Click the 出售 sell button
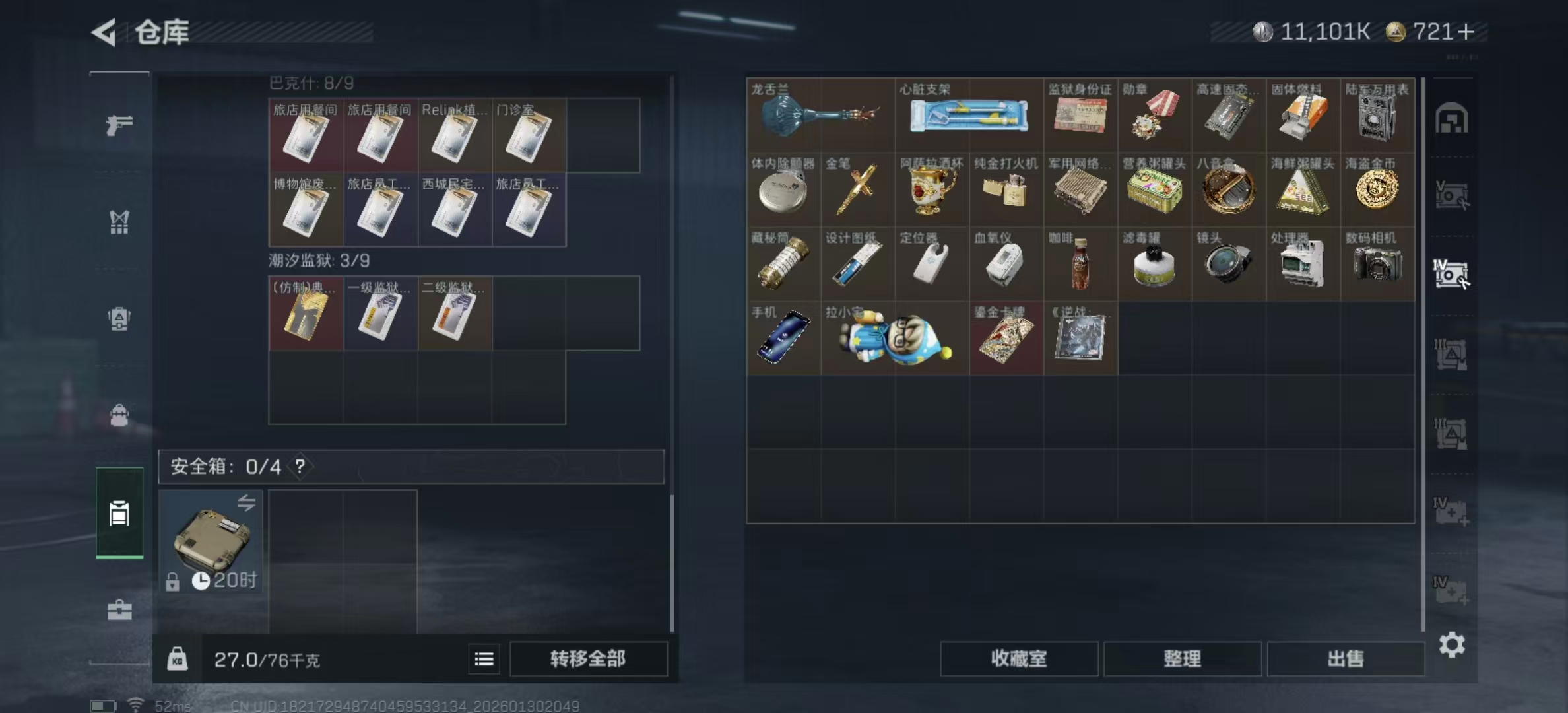This screenshot has height=713, width=1568. click(x=1346, y=660)
